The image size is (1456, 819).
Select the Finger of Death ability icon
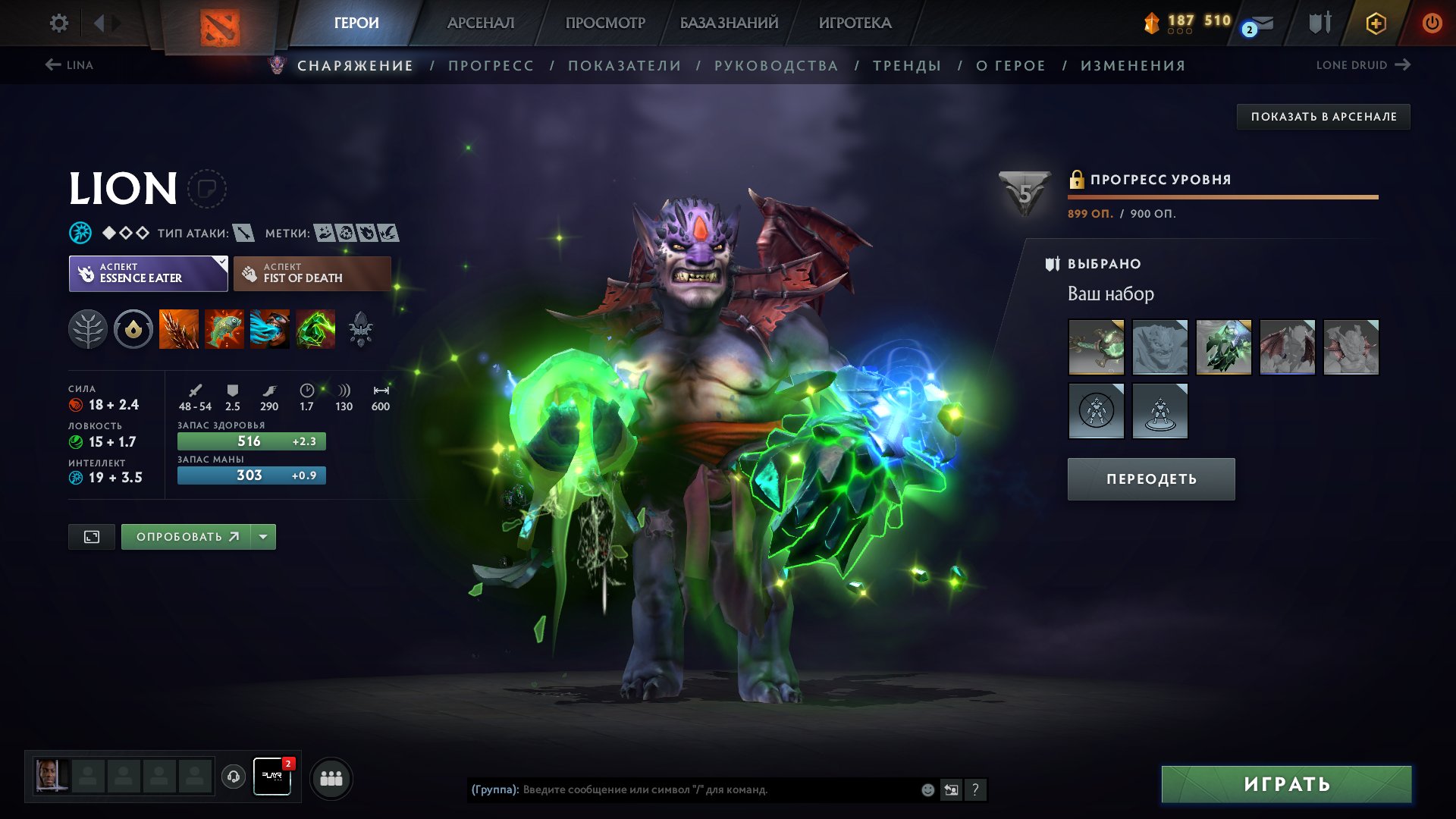click(315, 329)
